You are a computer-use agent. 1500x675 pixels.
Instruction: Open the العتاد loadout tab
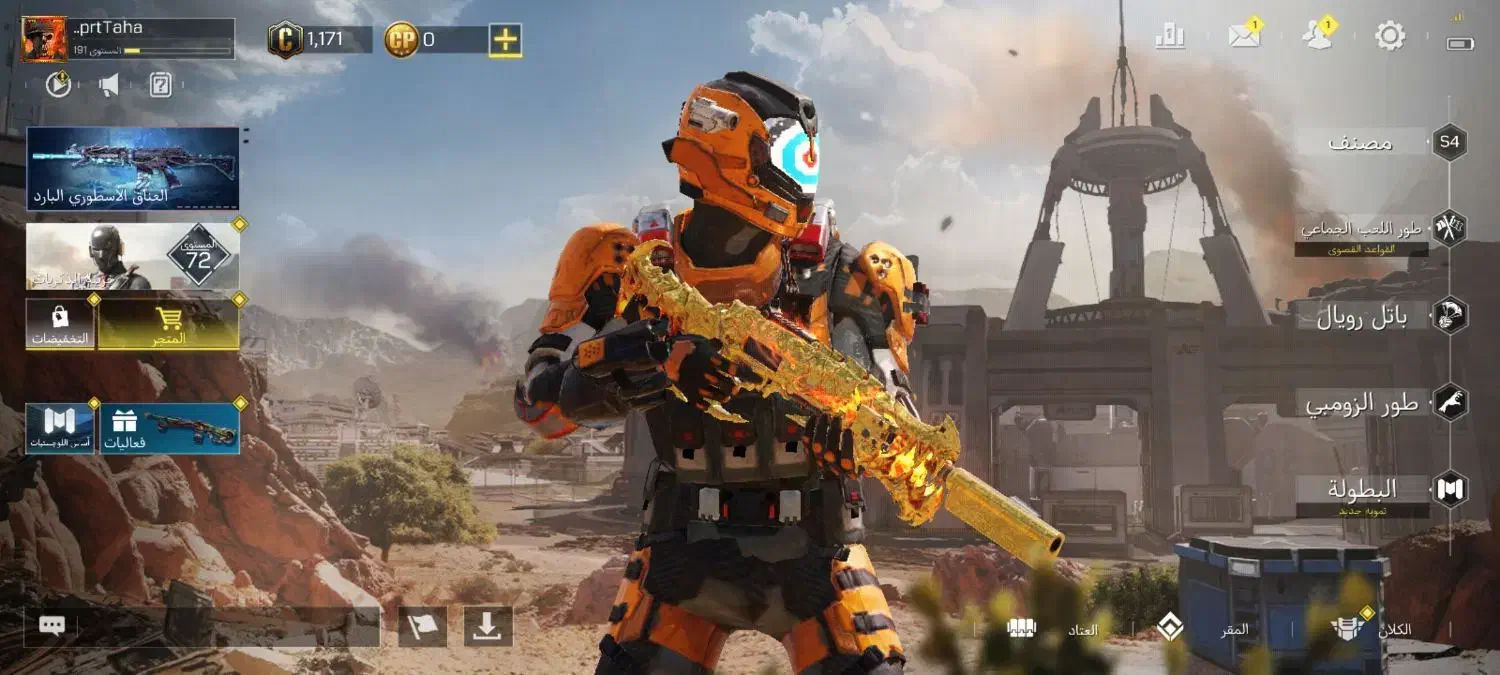pos(1055,629)
